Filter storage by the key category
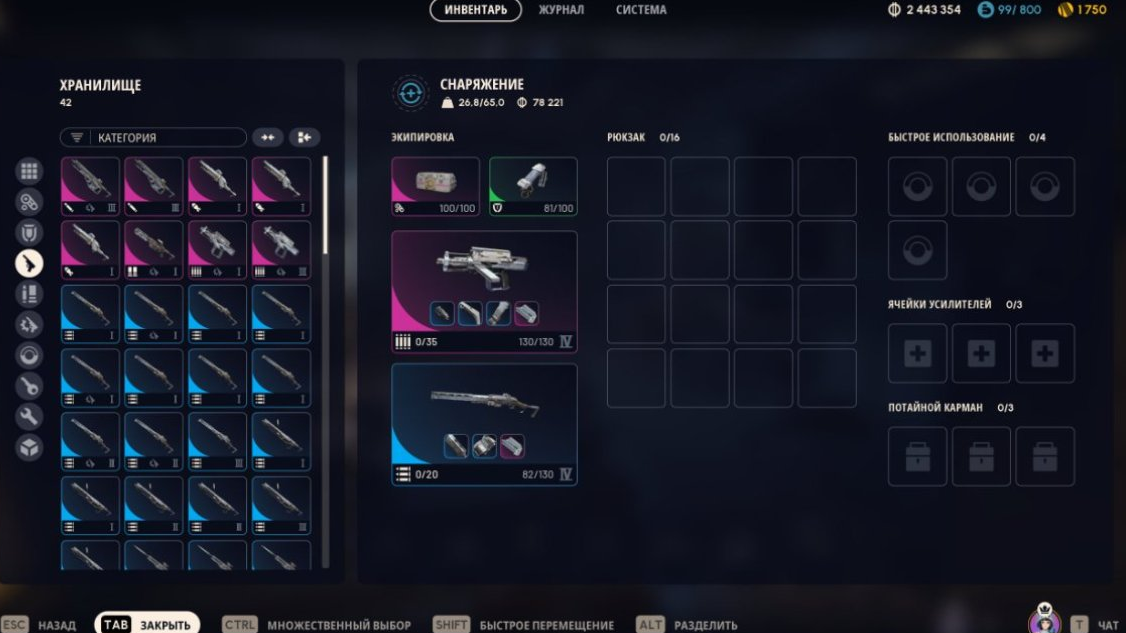Image resolution: width=1126 pixels, height=633 pixels. click(x=29, y=386)
